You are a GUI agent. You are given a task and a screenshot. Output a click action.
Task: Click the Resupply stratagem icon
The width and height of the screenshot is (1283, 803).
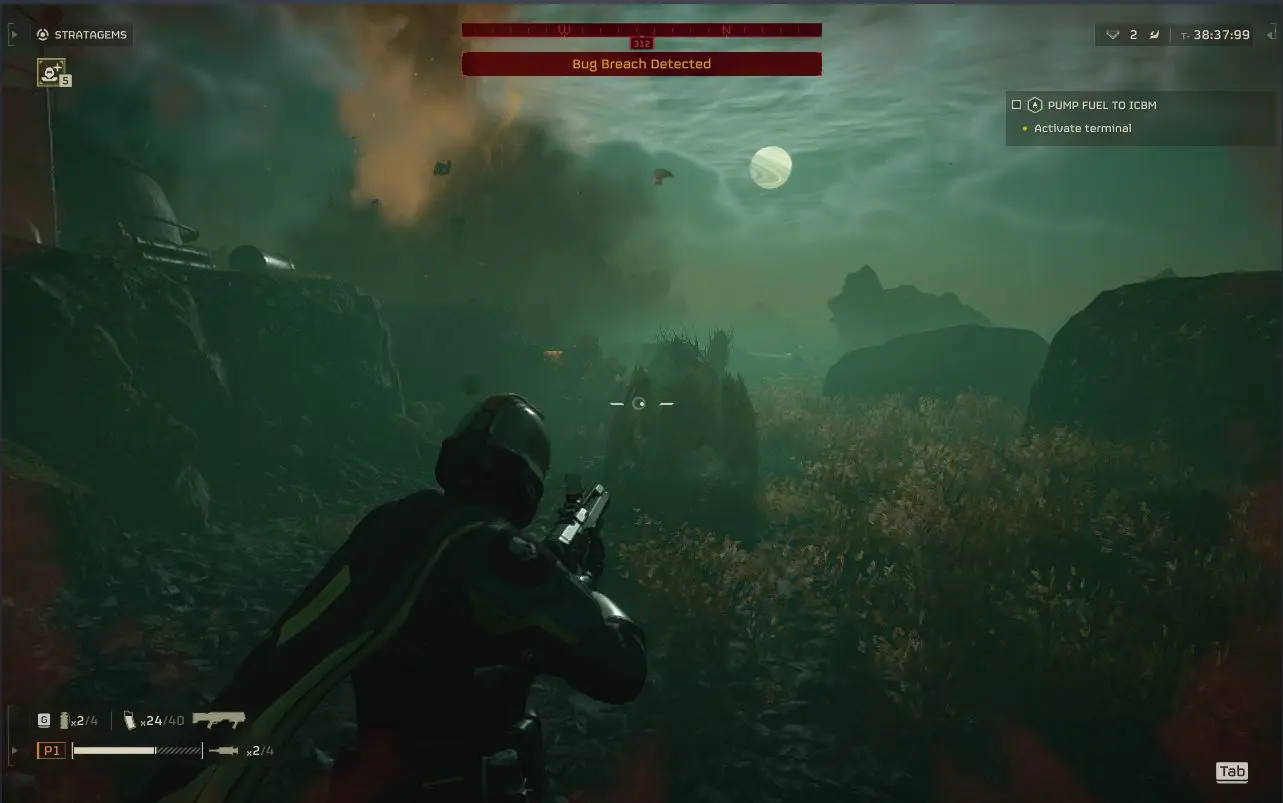(x=51, y=72)
